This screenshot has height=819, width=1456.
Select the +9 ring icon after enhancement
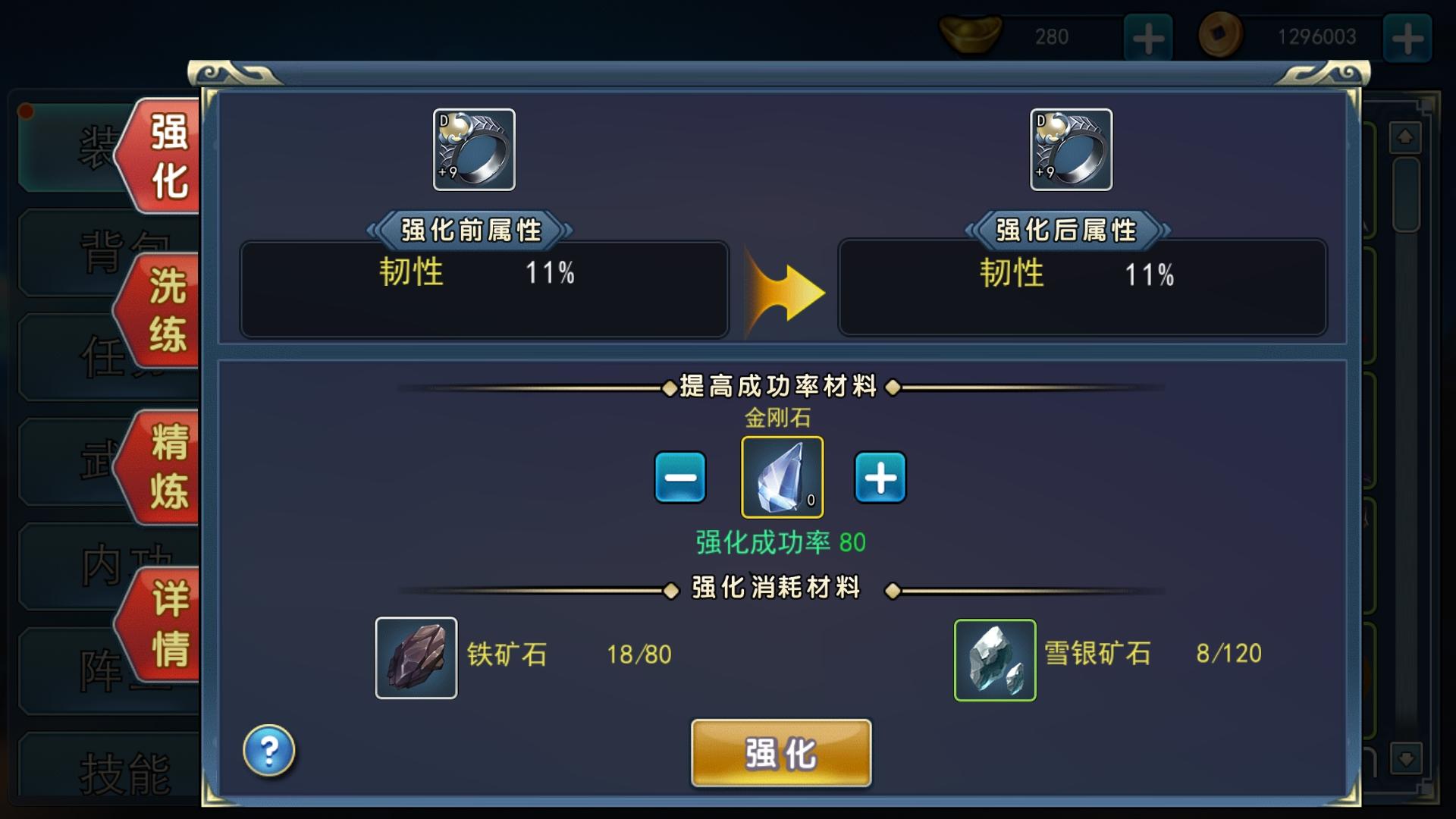pos(1071,150)
